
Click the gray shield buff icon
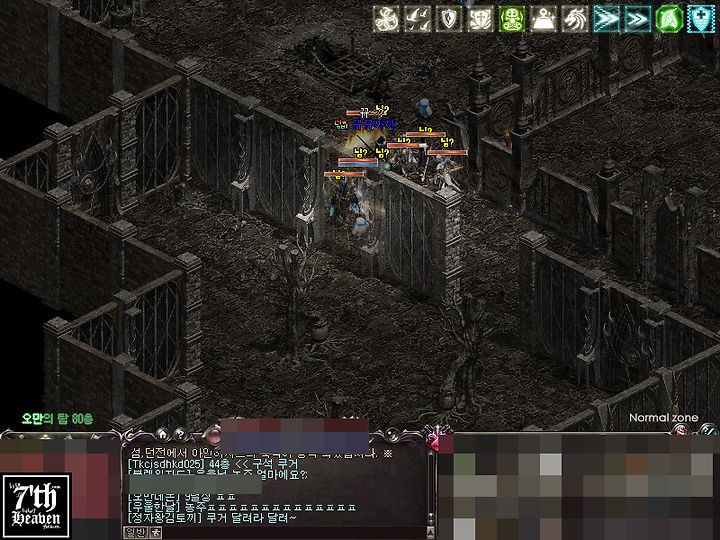(x=450, y=19)
